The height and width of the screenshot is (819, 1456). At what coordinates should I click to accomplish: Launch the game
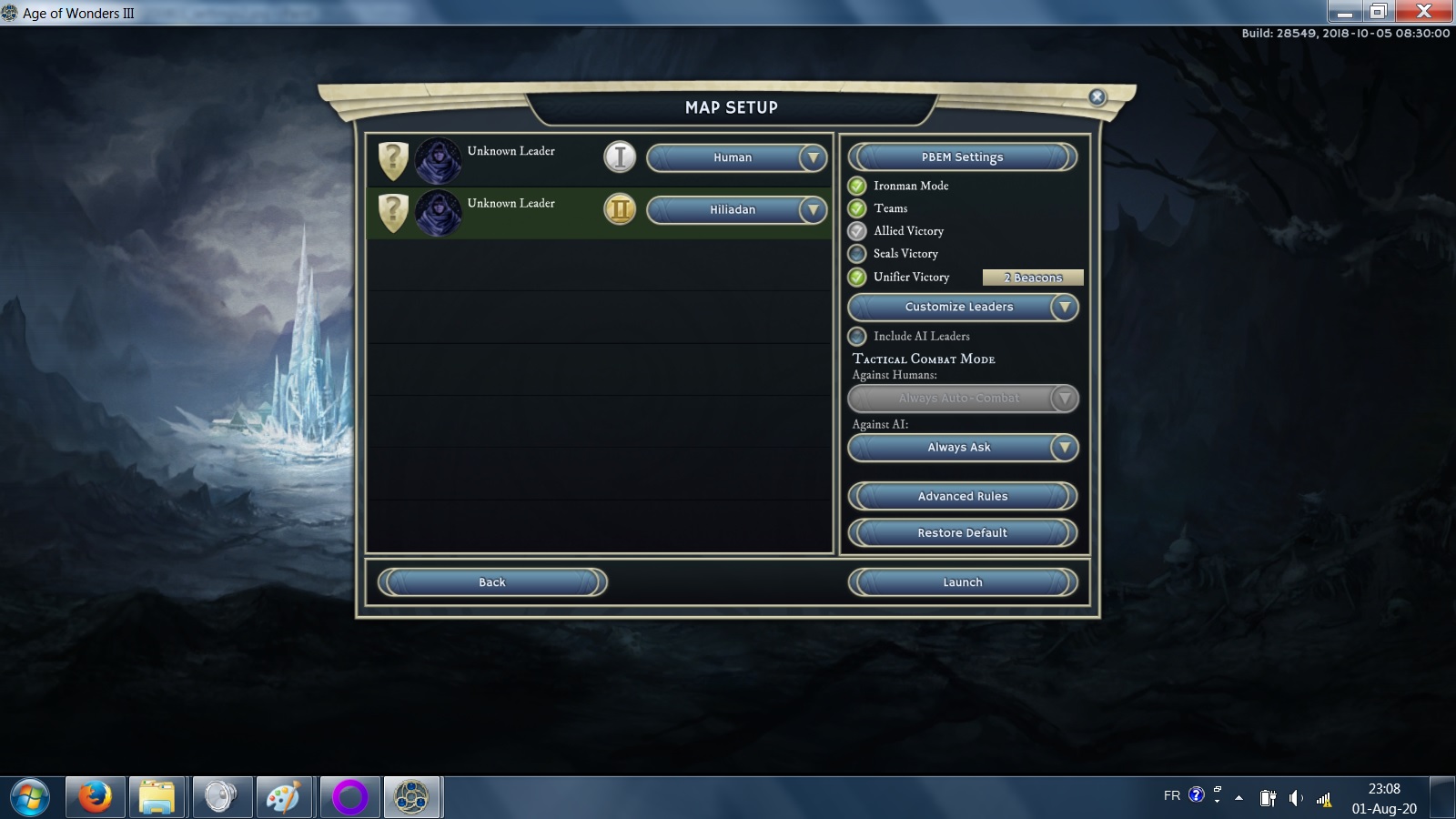(x=962, y=582)
